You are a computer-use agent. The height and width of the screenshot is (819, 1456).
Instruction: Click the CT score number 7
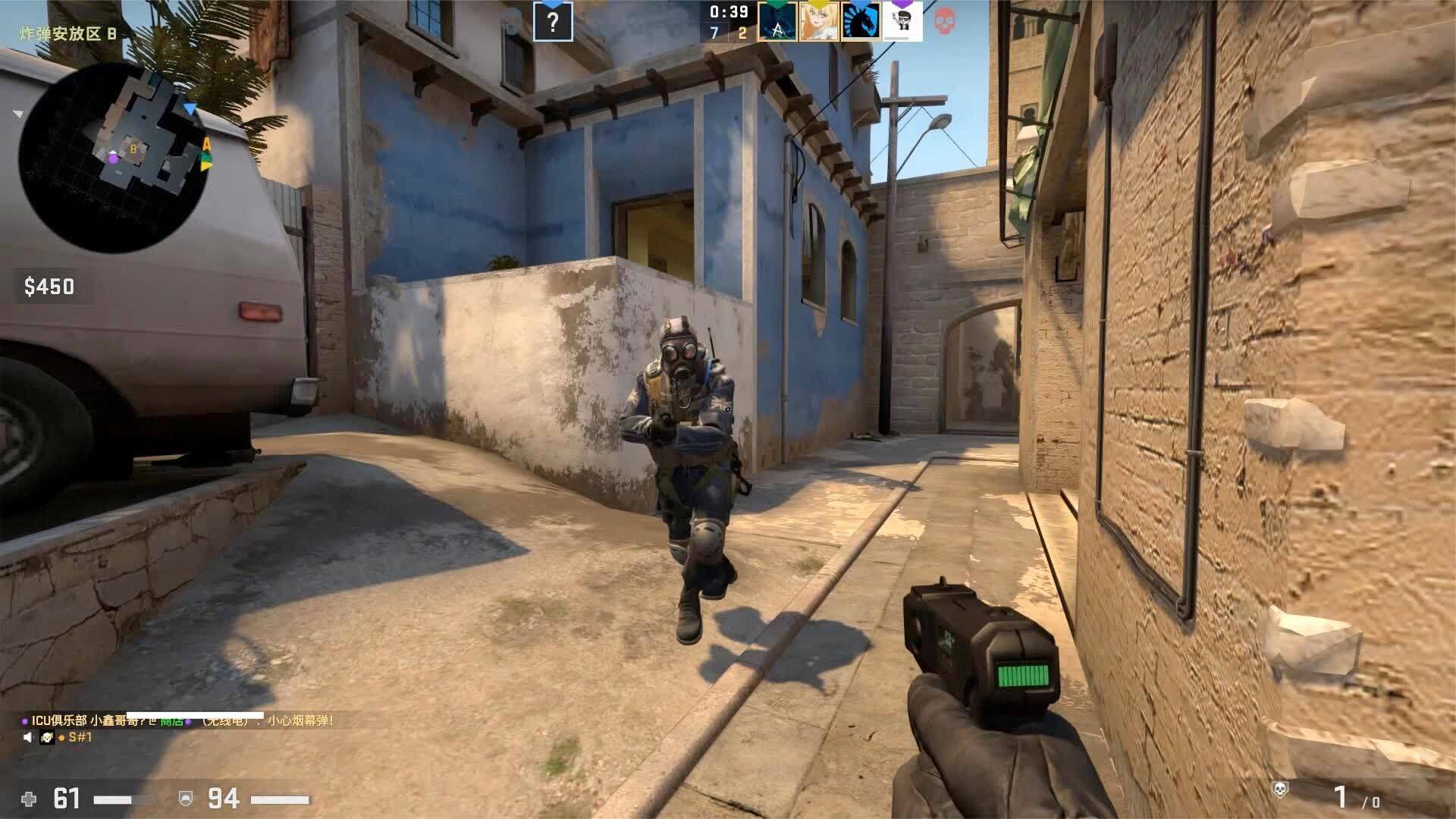coord(714,32)
